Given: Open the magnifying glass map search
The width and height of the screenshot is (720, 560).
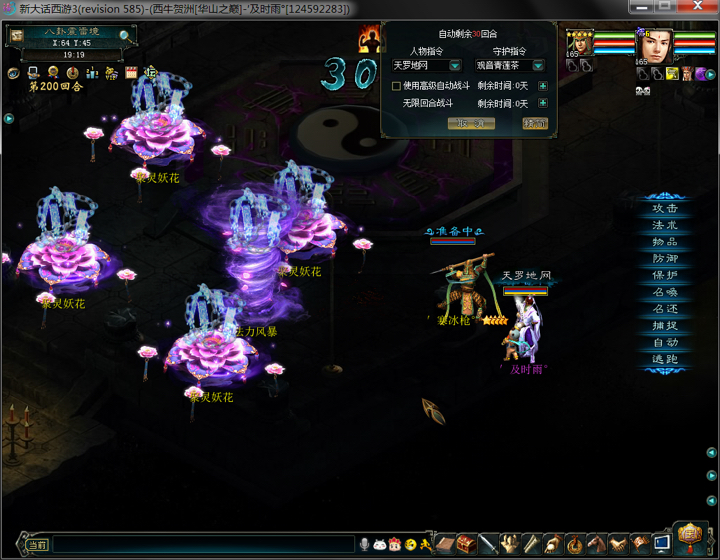Looking at the screenshot, I should point(124,35).
